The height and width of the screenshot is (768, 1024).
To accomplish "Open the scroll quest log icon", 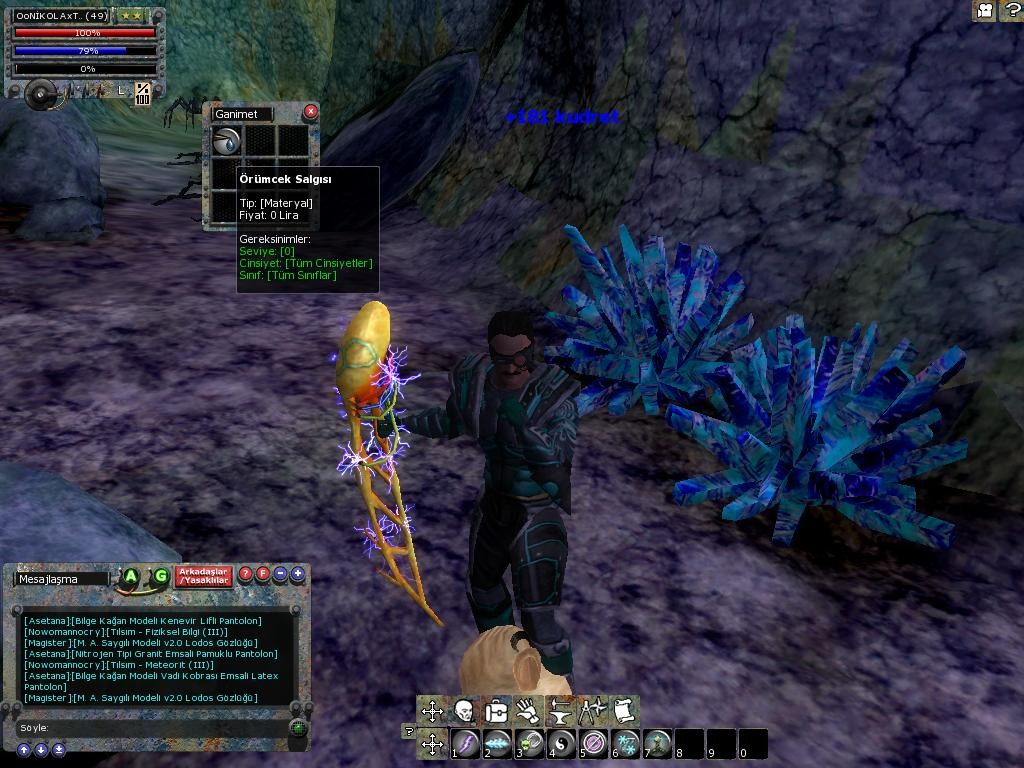I will [624, 711].
